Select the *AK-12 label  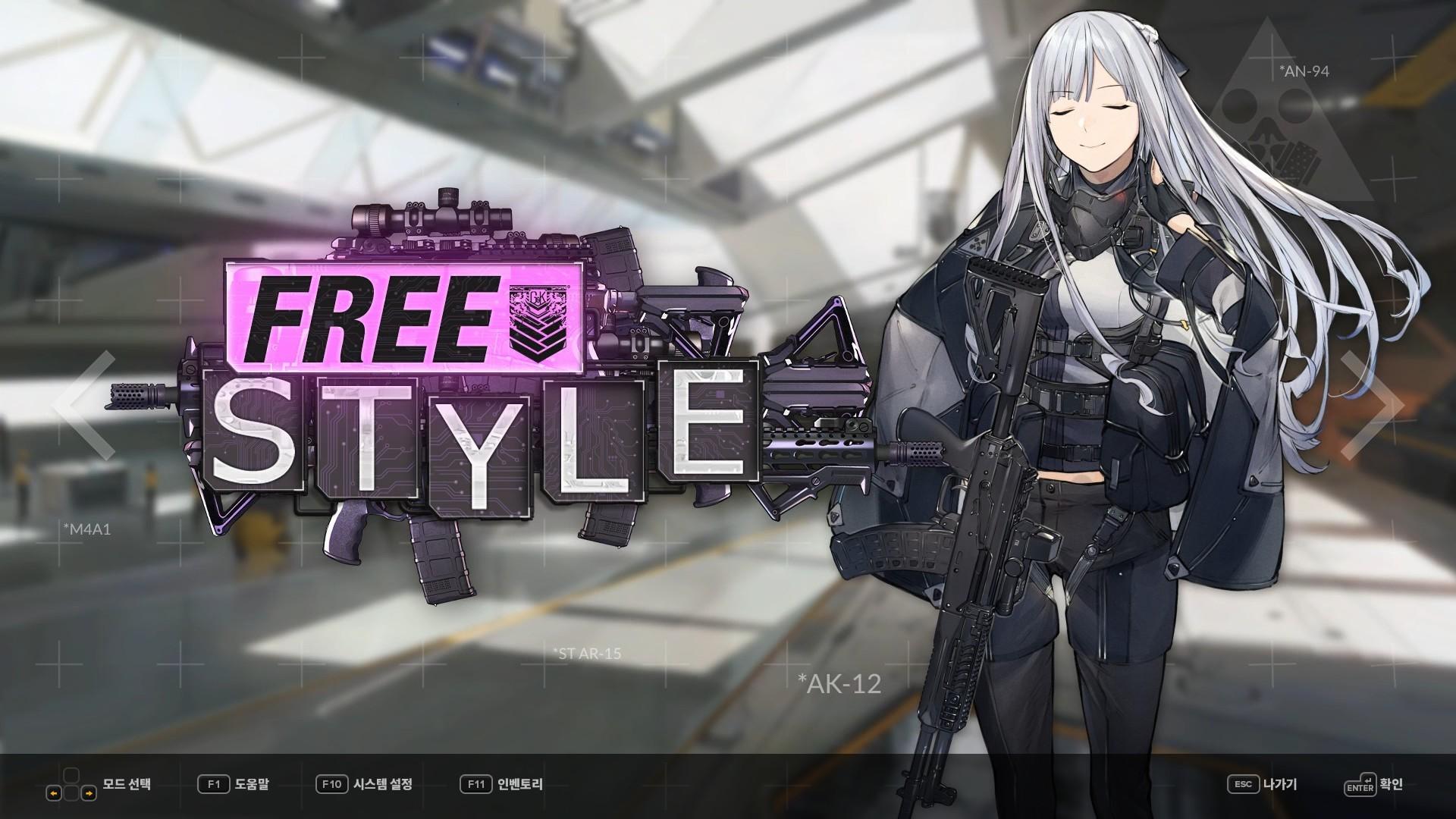839,685
